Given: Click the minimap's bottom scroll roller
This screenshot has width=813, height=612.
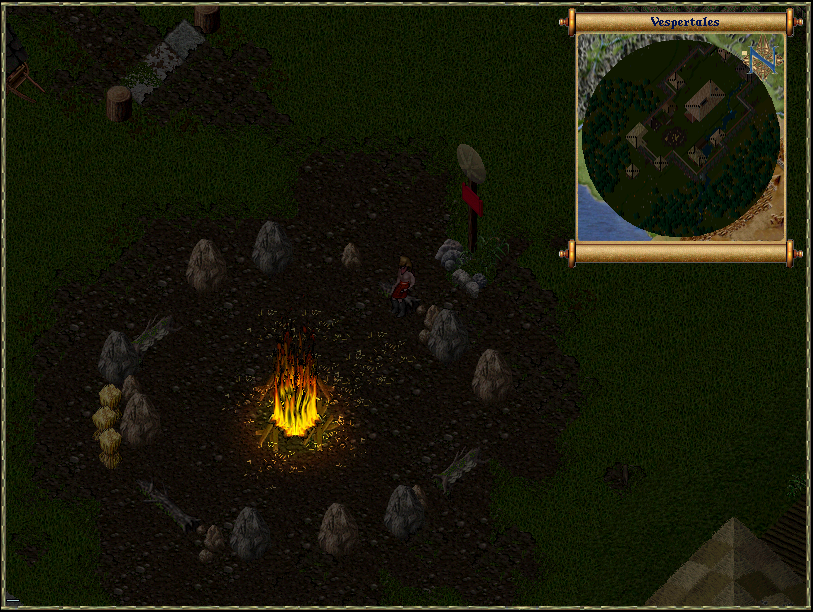Looking at the screenshot, I should [x=682, y=252].
